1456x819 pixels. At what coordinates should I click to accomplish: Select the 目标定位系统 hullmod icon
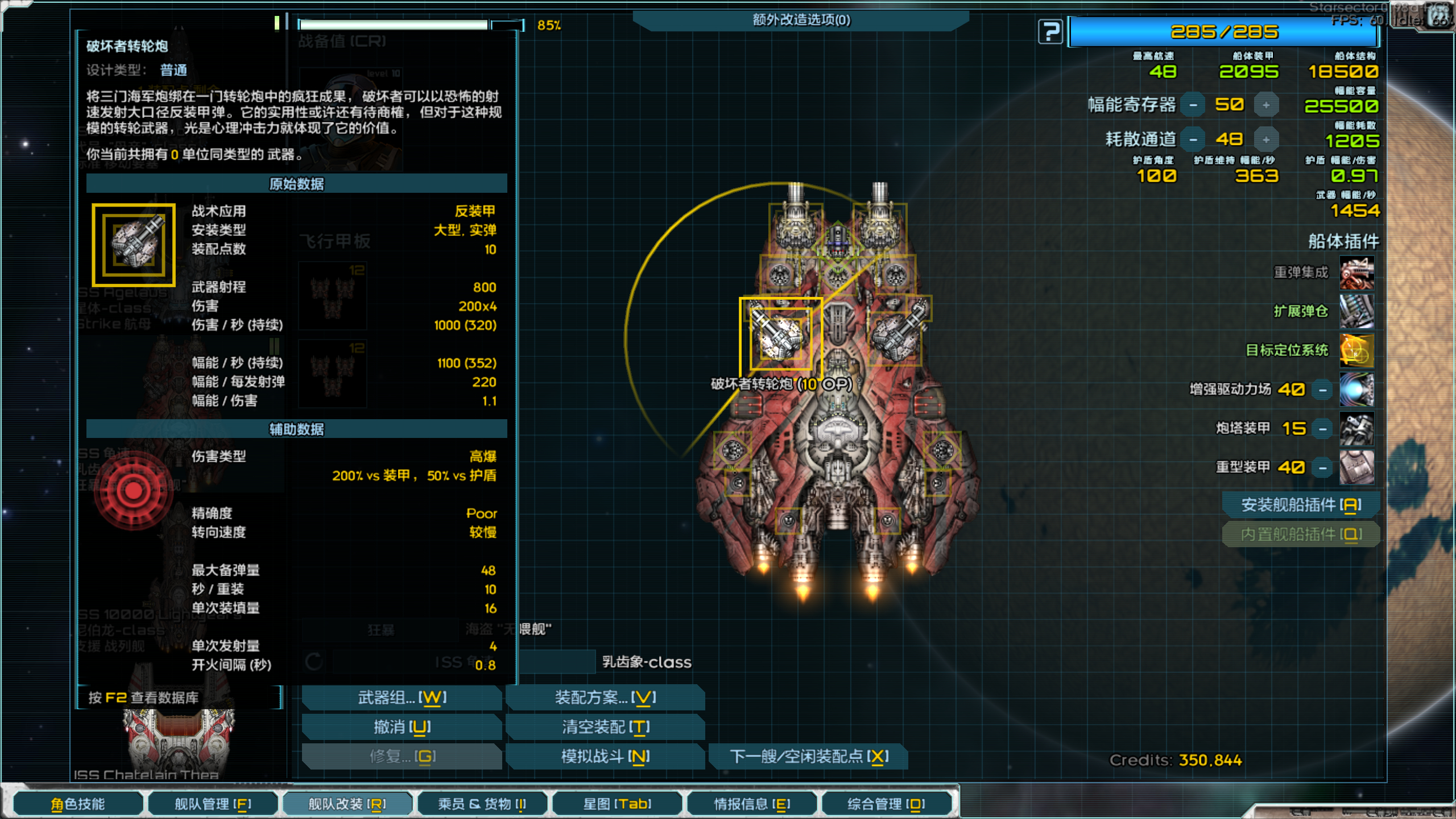[x=1356, y=350]
